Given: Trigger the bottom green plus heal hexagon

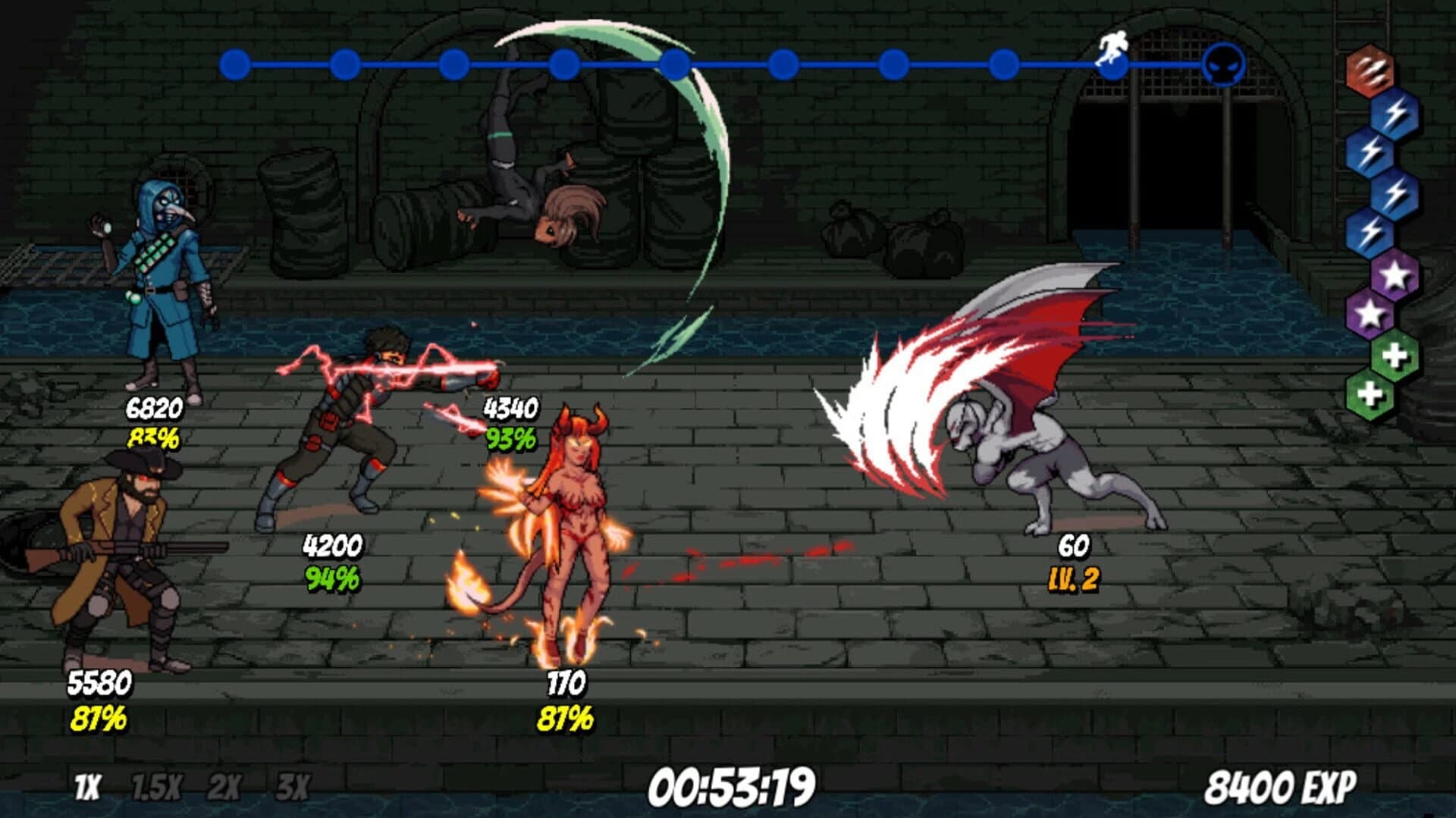Looking at the screenshot, I should pos(1370,392).
